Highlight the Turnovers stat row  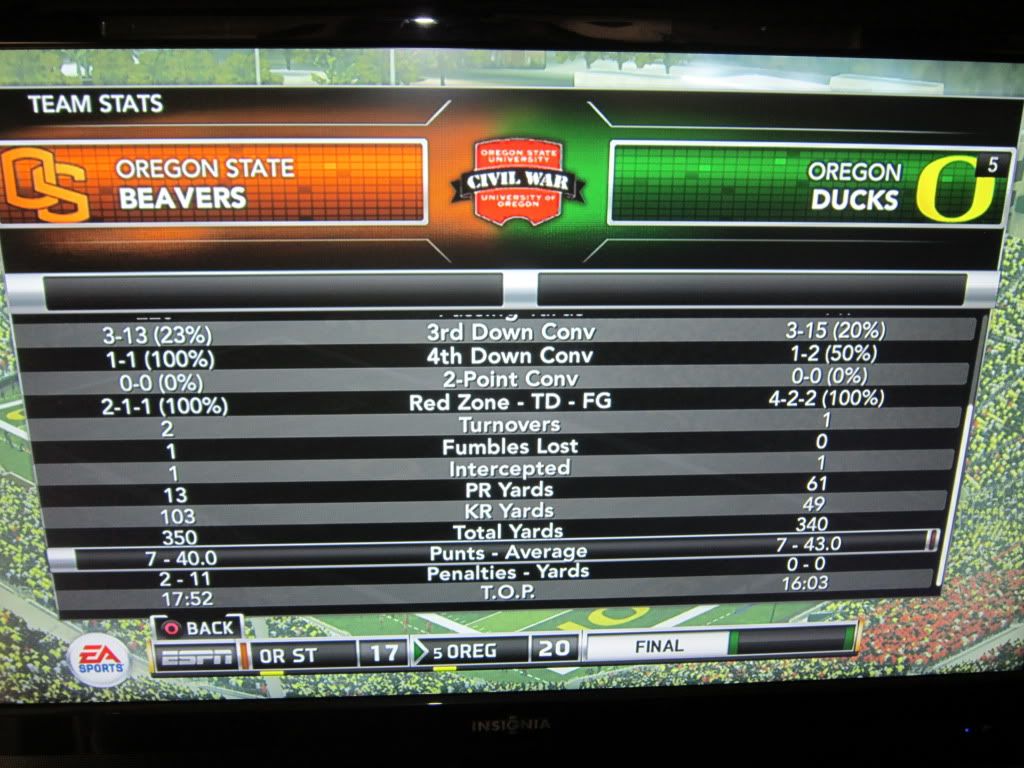coord(510,425)
